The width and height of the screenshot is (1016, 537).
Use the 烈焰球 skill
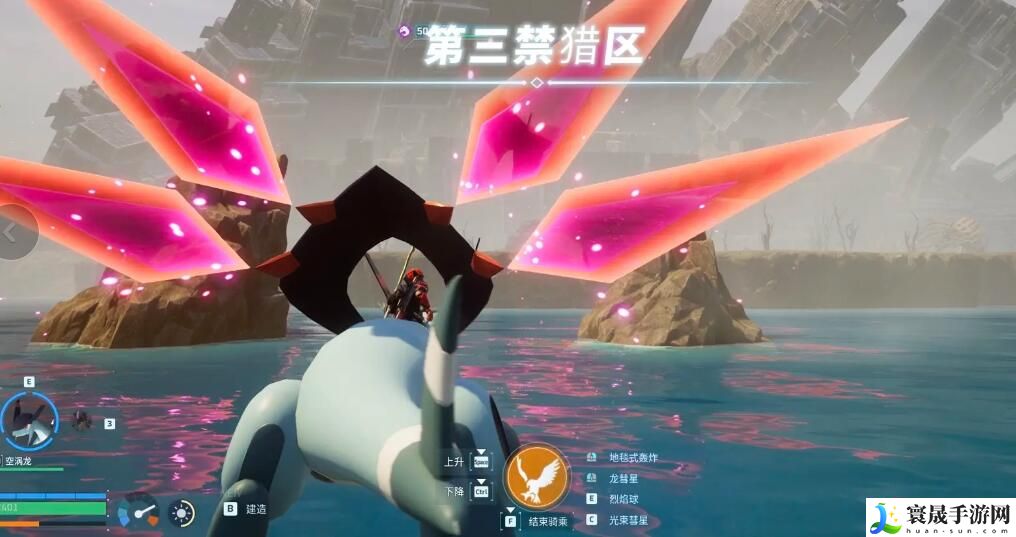point(622,498)
